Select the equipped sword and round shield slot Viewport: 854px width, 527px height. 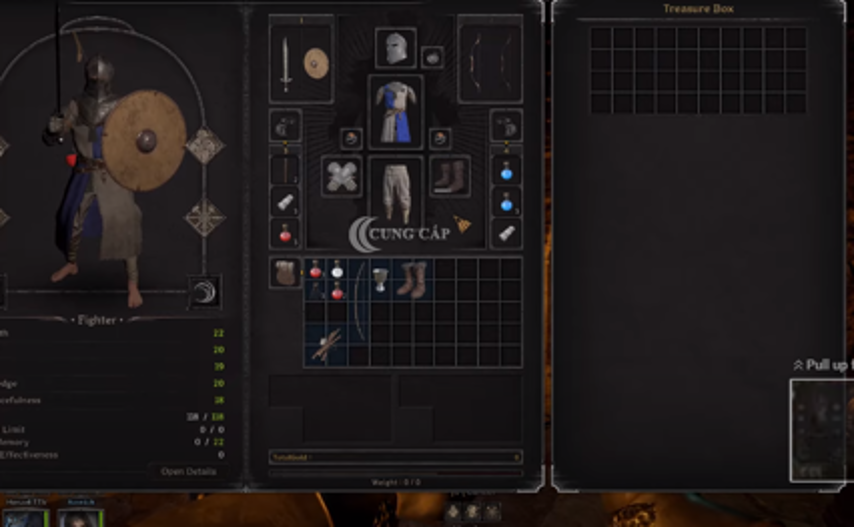[x=301, y=64]
